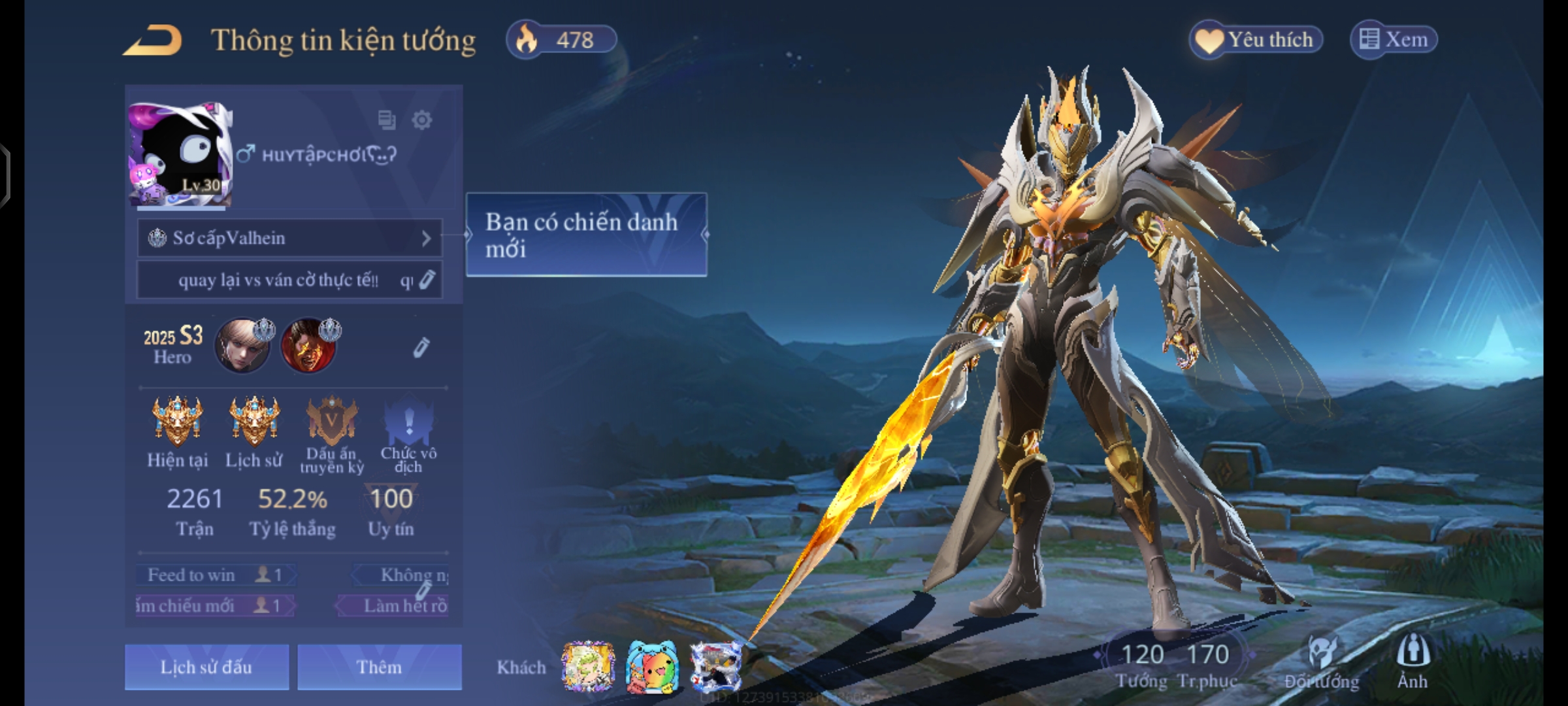Open the Sơ cấp Valhein title row
This screenshot has height=706, width=1568.
289,238
